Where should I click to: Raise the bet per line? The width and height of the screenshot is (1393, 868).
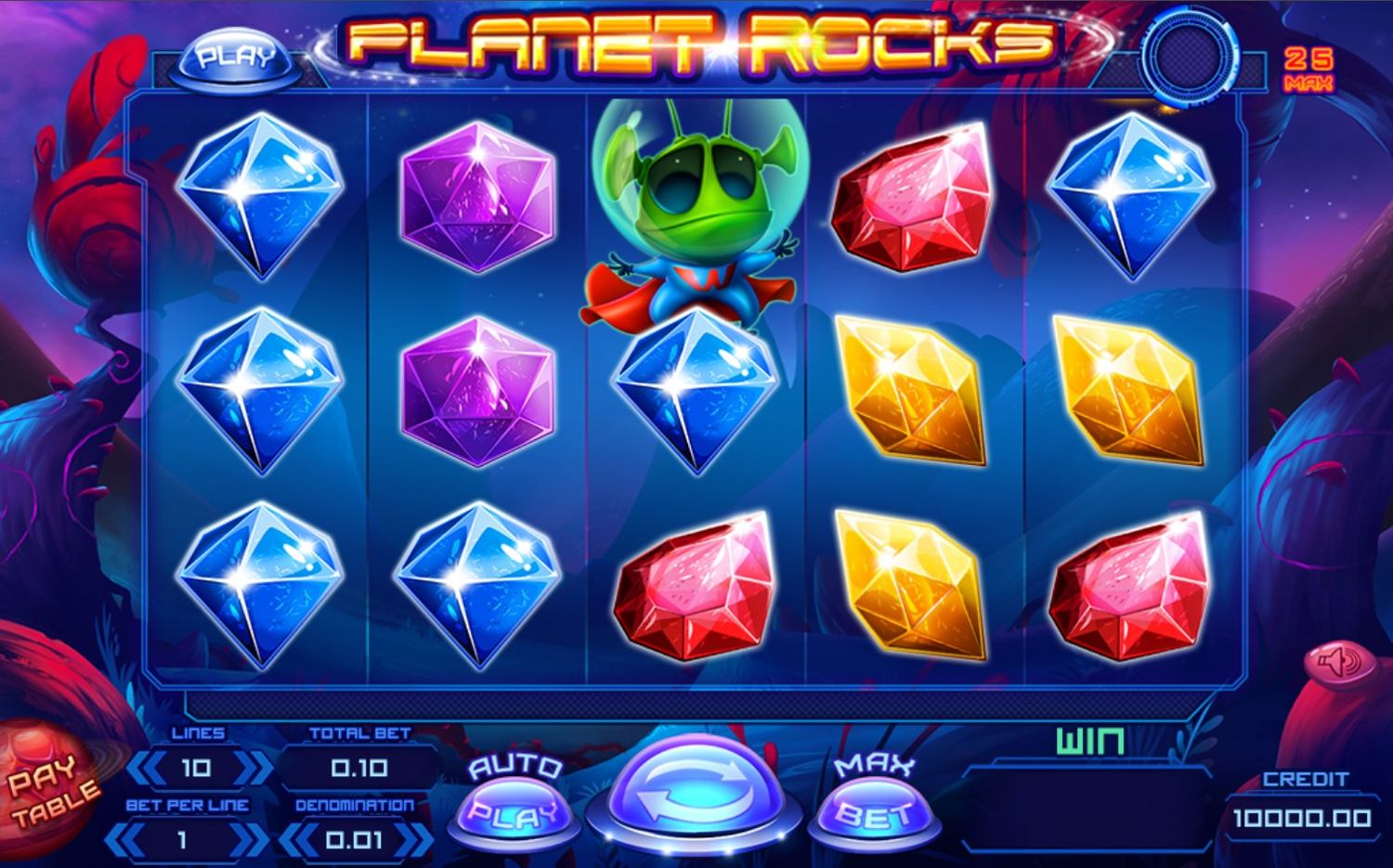[253, 840]
